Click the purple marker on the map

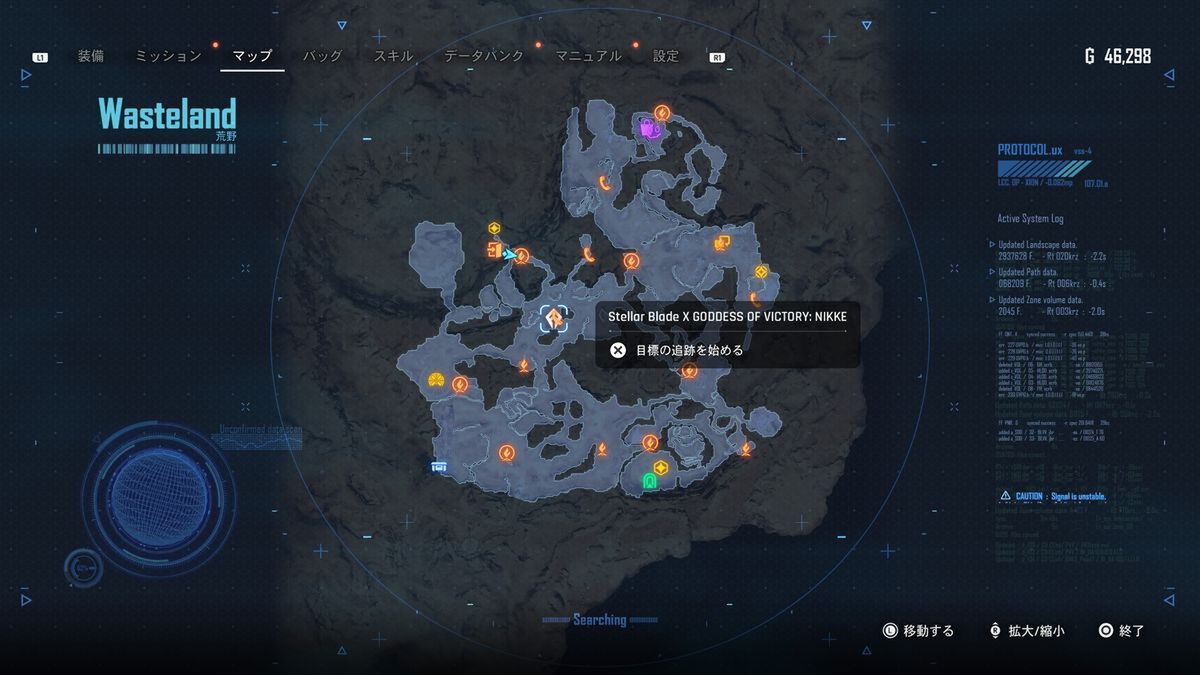pos(649,128)
